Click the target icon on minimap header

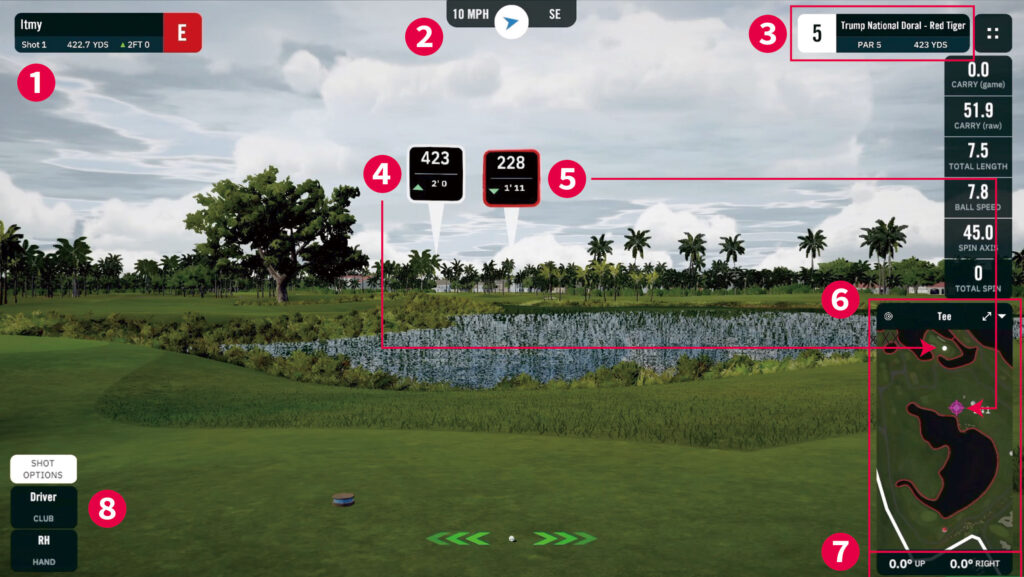click(x=888, y=315)
